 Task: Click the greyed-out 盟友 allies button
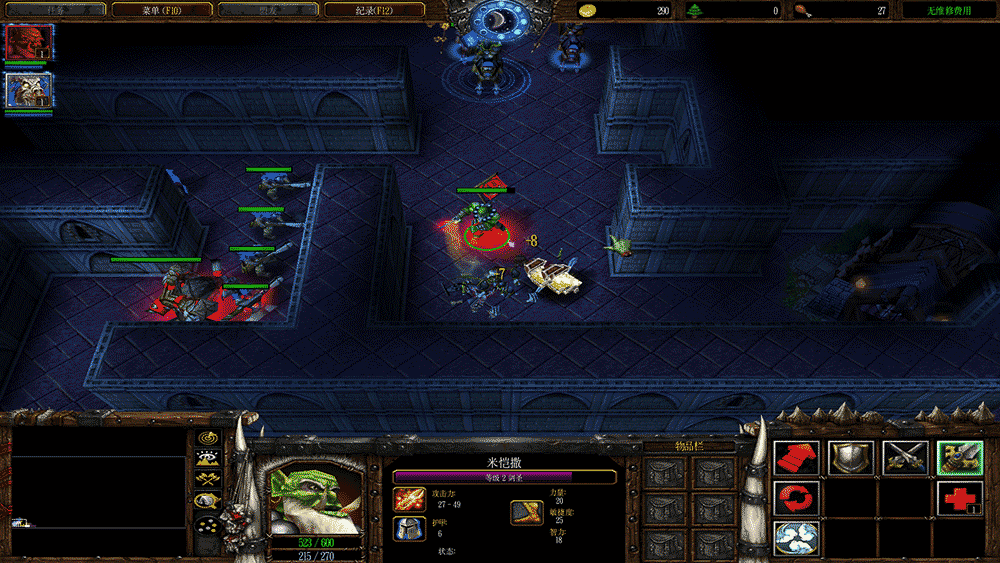coord(268,10)
